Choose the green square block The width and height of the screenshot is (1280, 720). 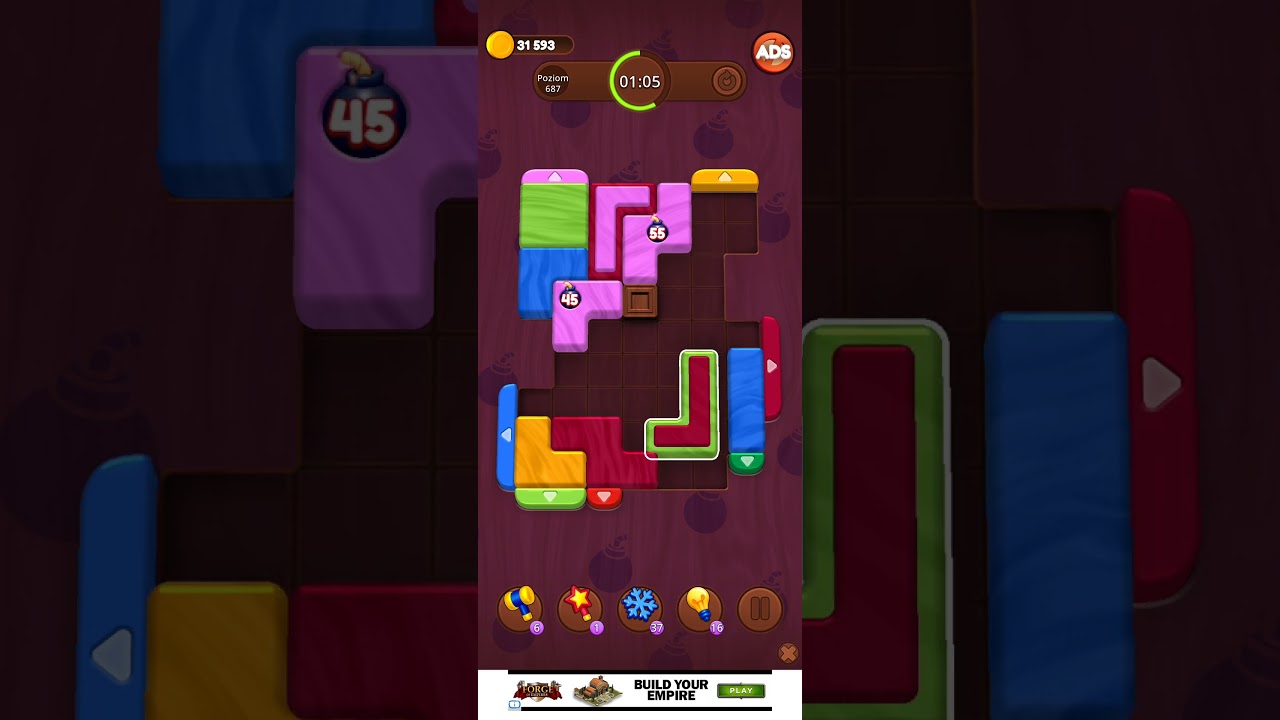[553, 215]
